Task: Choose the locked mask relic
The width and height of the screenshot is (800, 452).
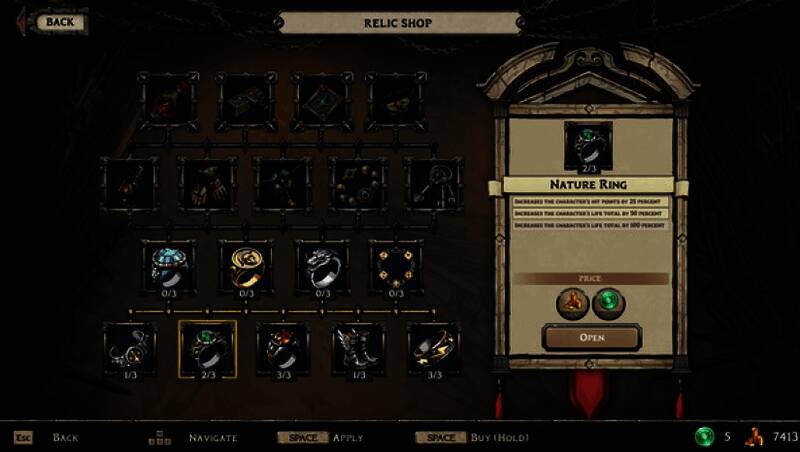Action: [396, 99]
